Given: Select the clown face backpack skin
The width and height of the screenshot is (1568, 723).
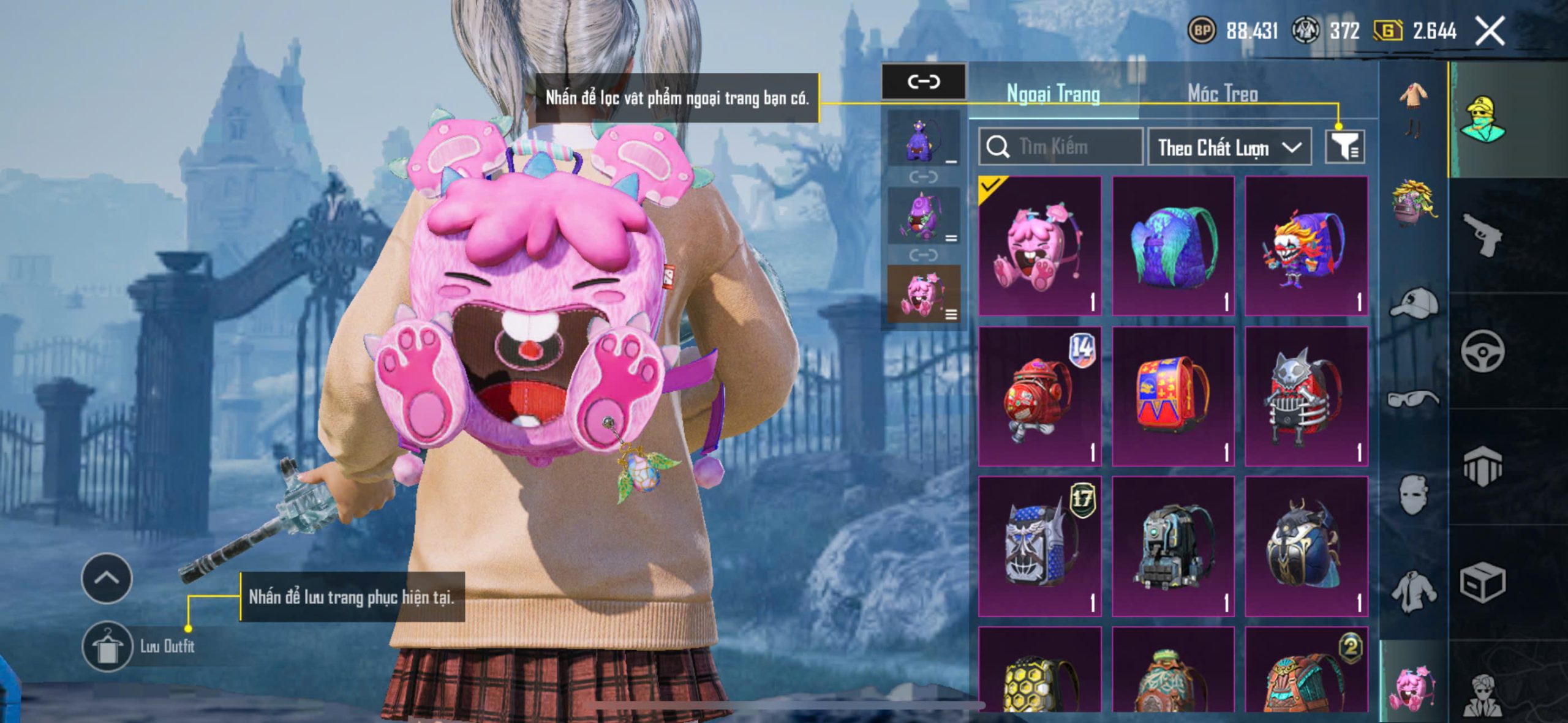Looking at the screenshot, I should click(x=1306, y=246).
